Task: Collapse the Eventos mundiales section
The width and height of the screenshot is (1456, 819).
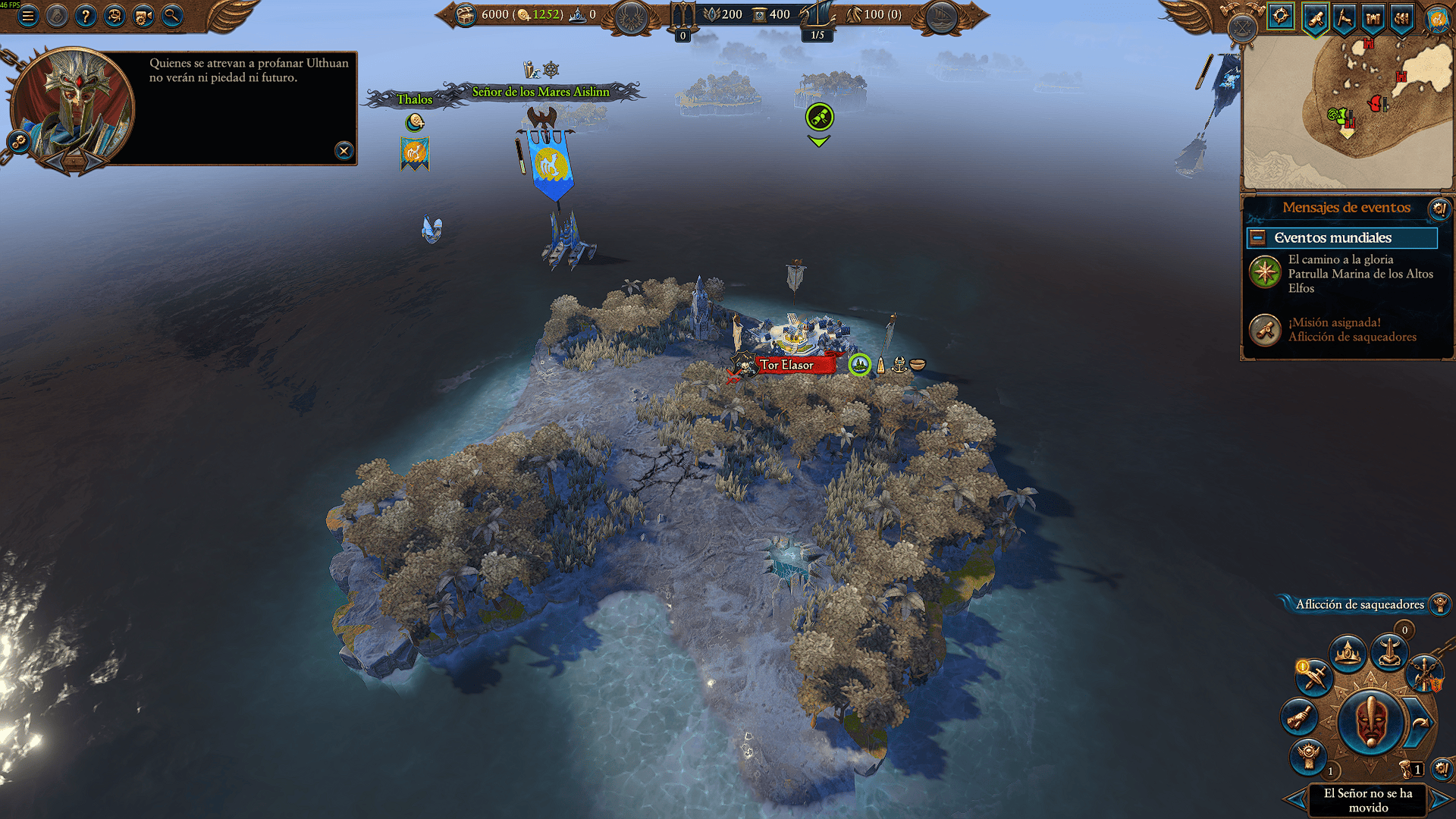Action: coord(1257,238)
